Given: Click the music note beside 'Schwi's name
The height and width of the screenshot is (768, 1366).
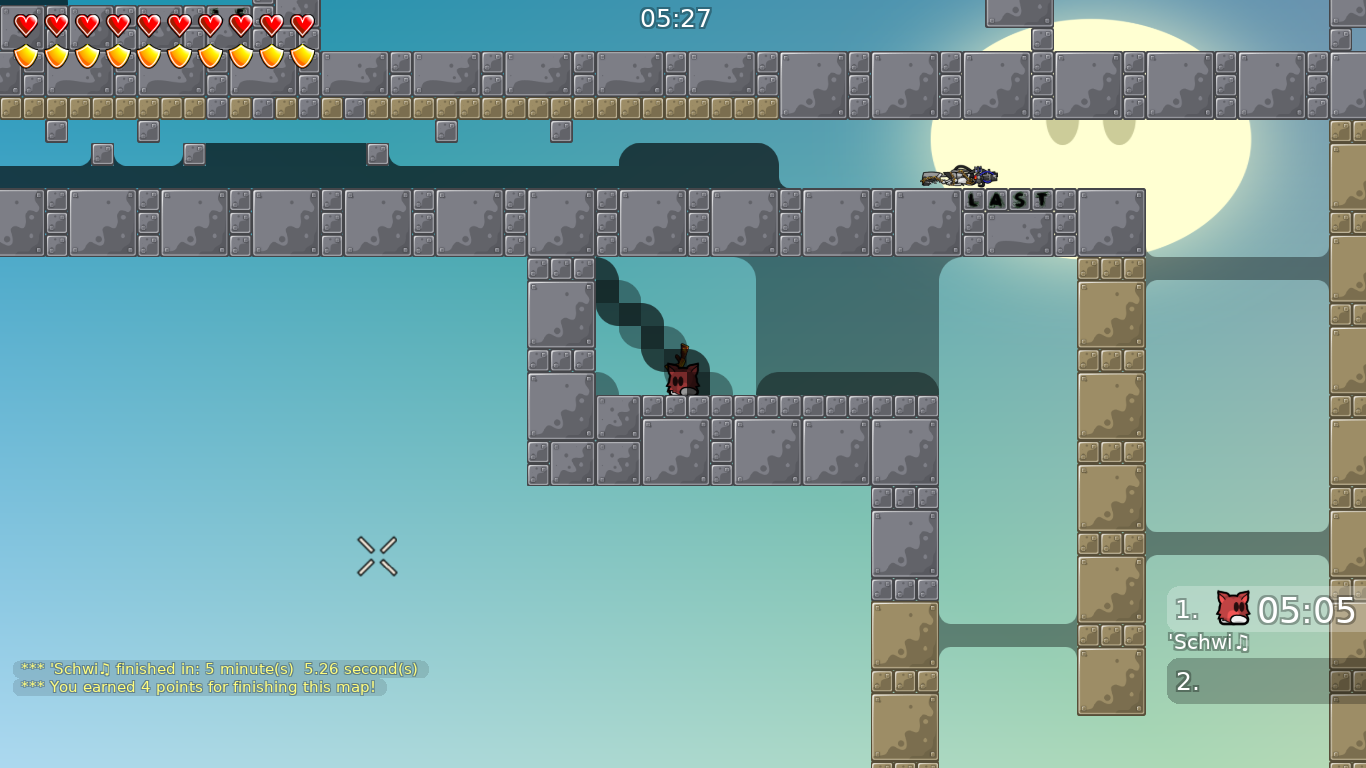Looking at the screenshot, I should click(x=1242, y=643).
